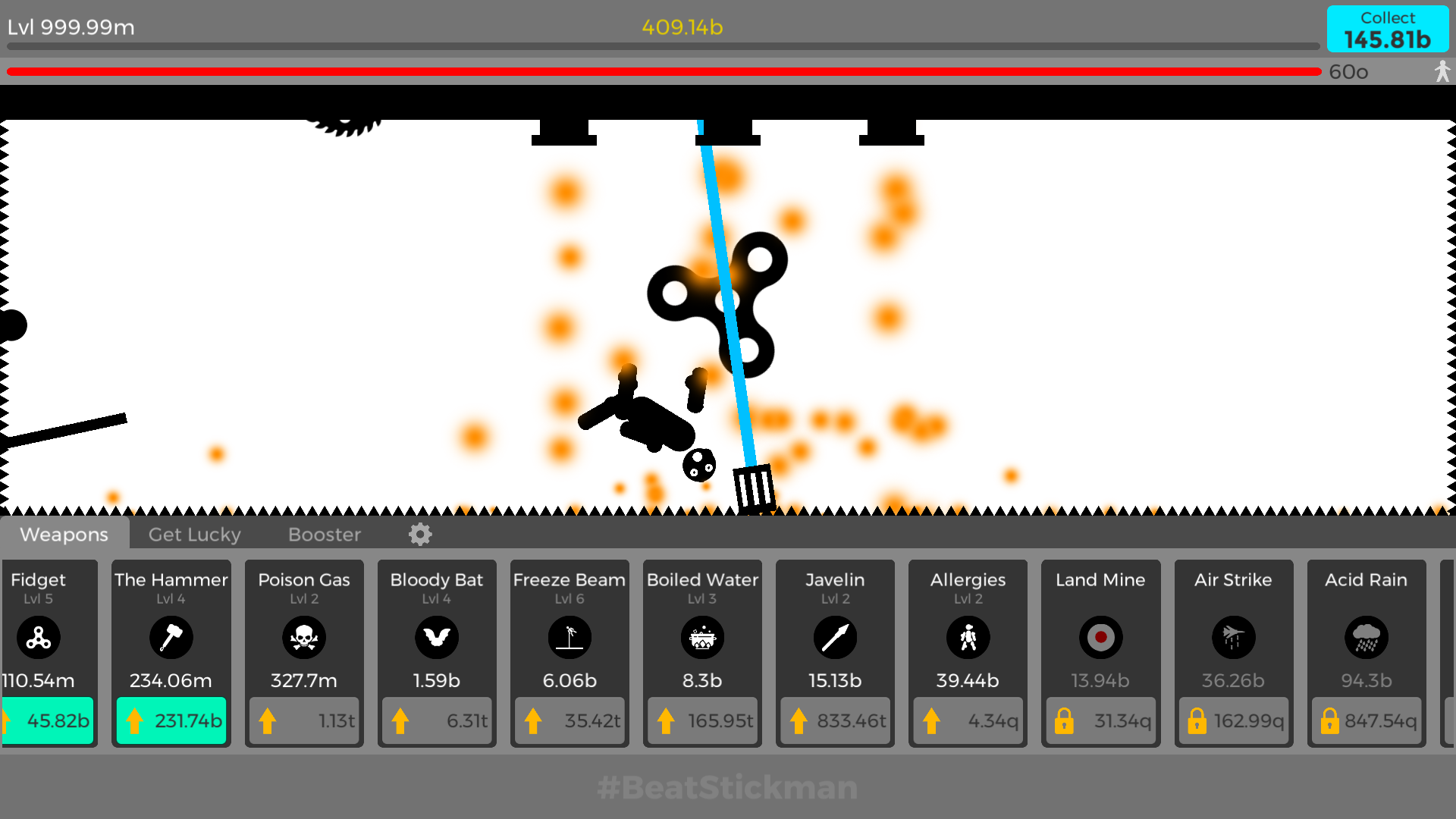Select the Boiled Water pot icon
Screen dimensions: 1456x819
tap(702, 638)
